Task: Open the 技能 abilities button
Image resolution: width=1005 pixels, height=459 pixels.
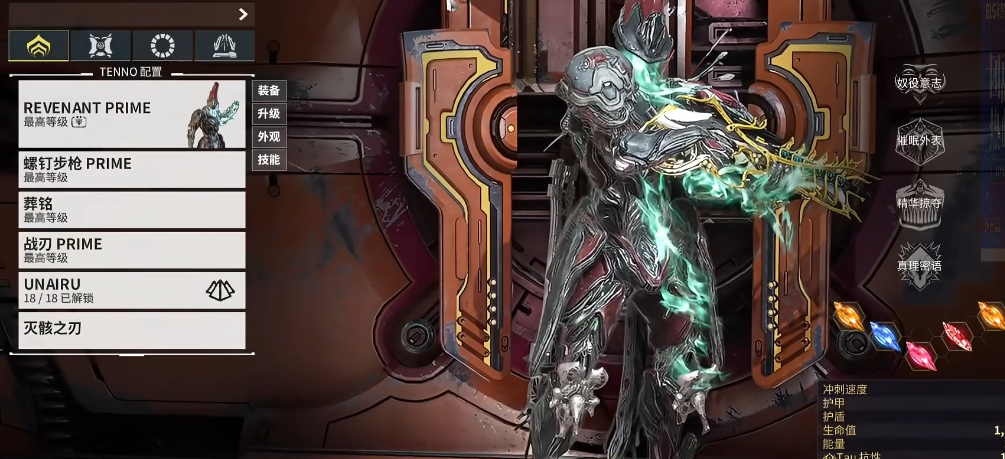Action: (x=269, y=159)
